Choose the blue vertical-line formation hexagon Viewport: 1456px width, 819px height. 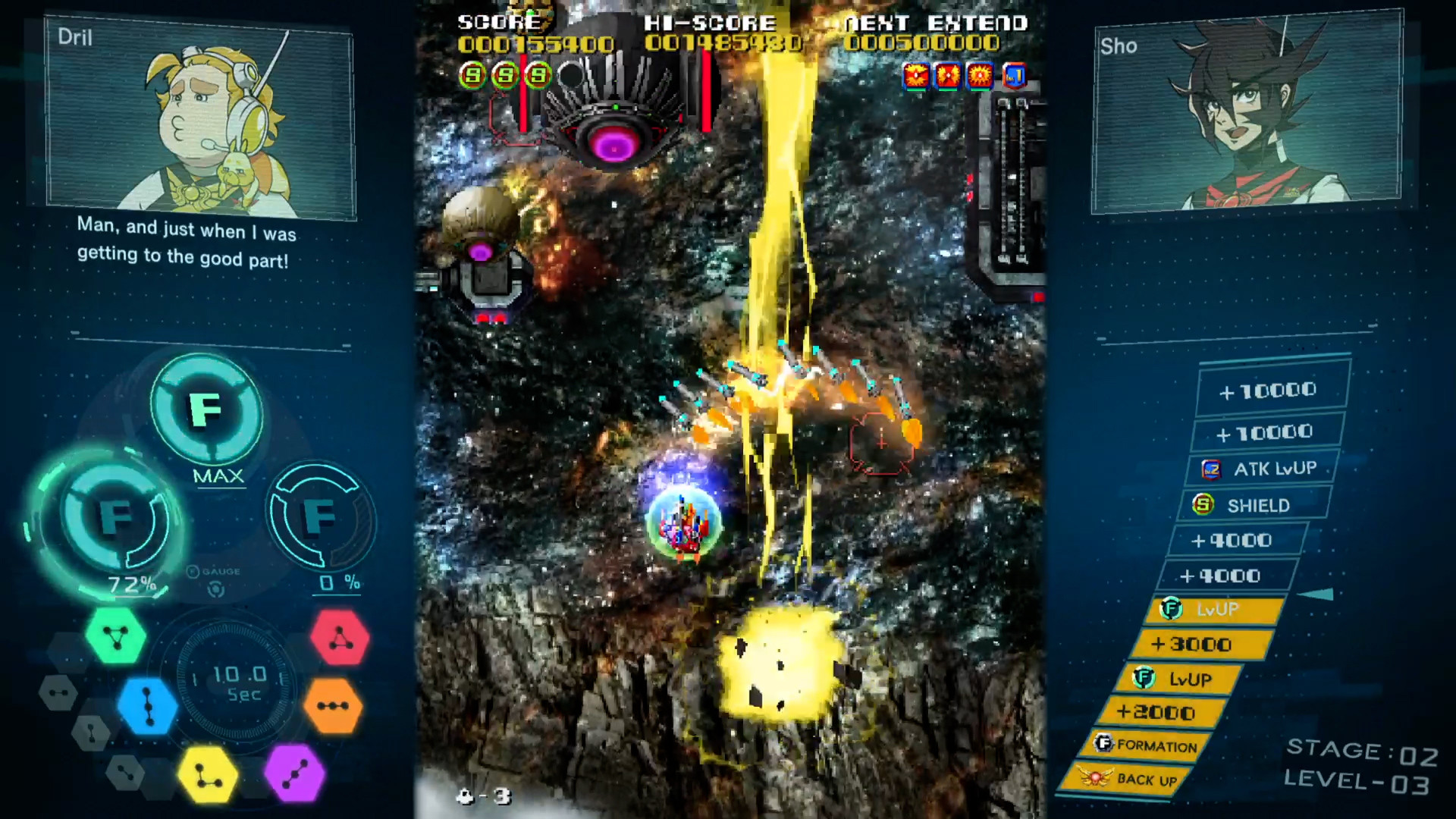pos(146,705)
